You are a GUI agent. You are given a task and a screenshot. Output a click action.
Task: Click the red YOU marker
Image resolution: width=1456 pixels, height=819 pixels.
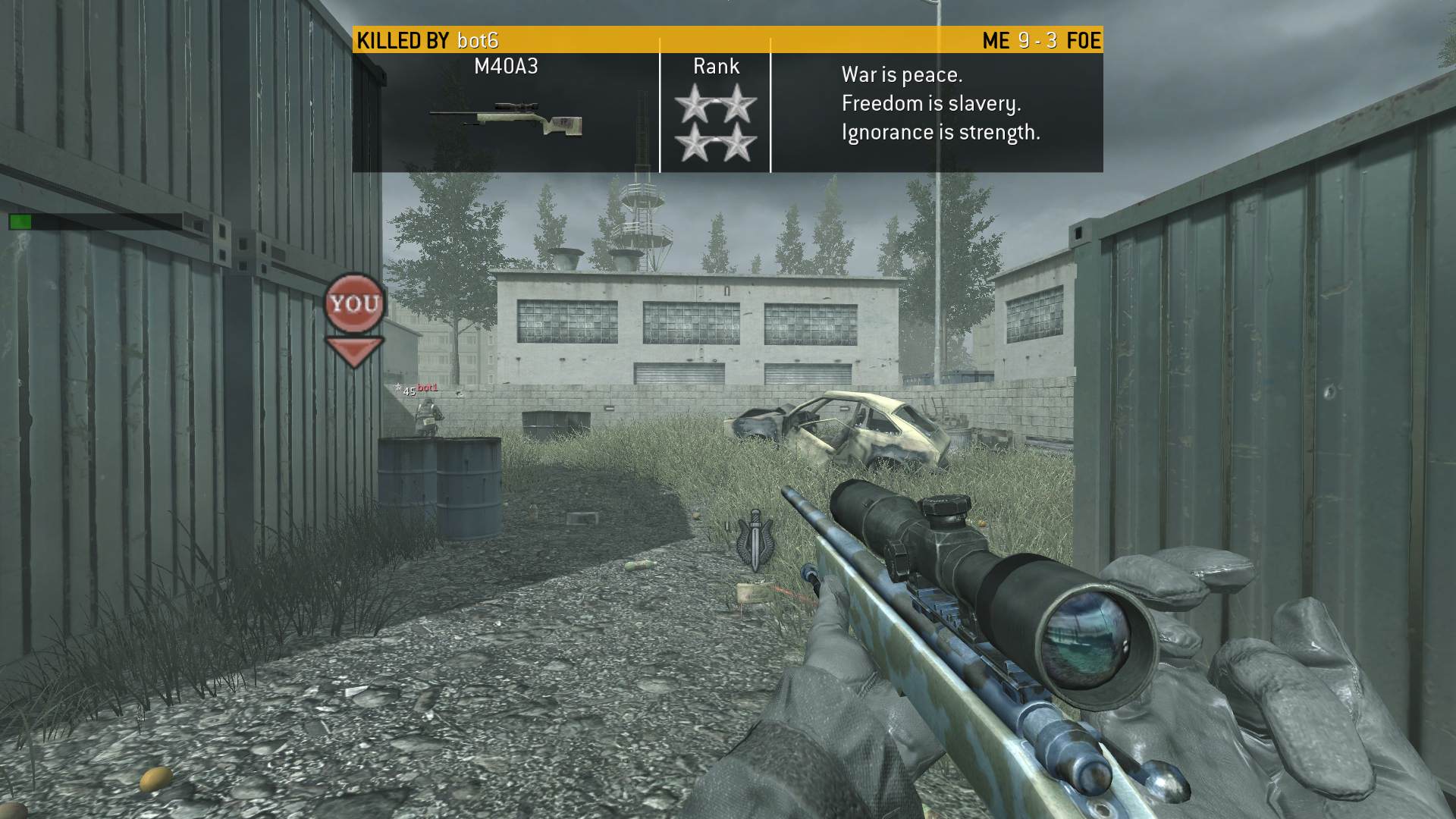click(354, 305)
